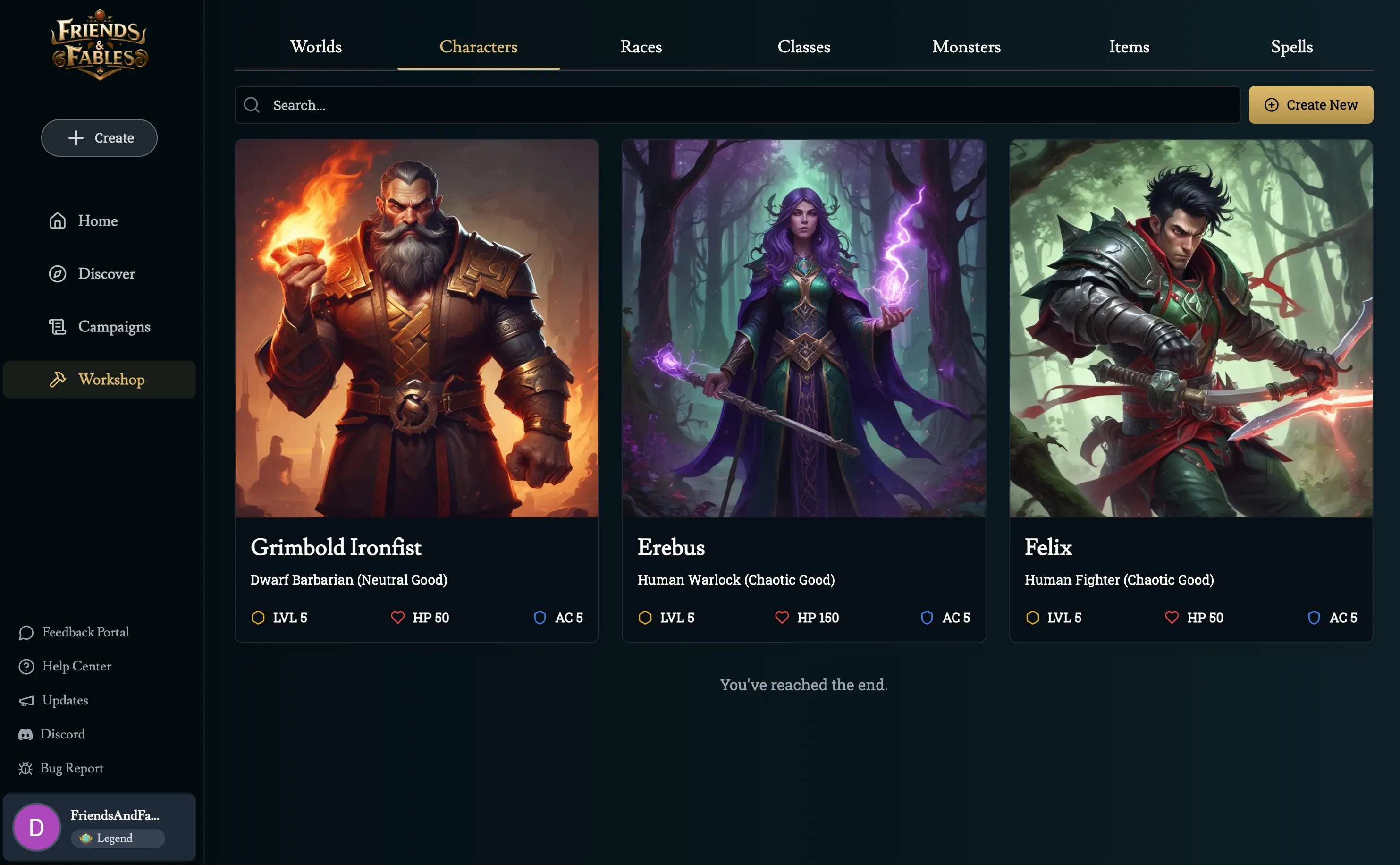The width and height of the screenshot is (1400, 865).
Task: Switch to the Spells tab
Action: [x=1291, y=47]
